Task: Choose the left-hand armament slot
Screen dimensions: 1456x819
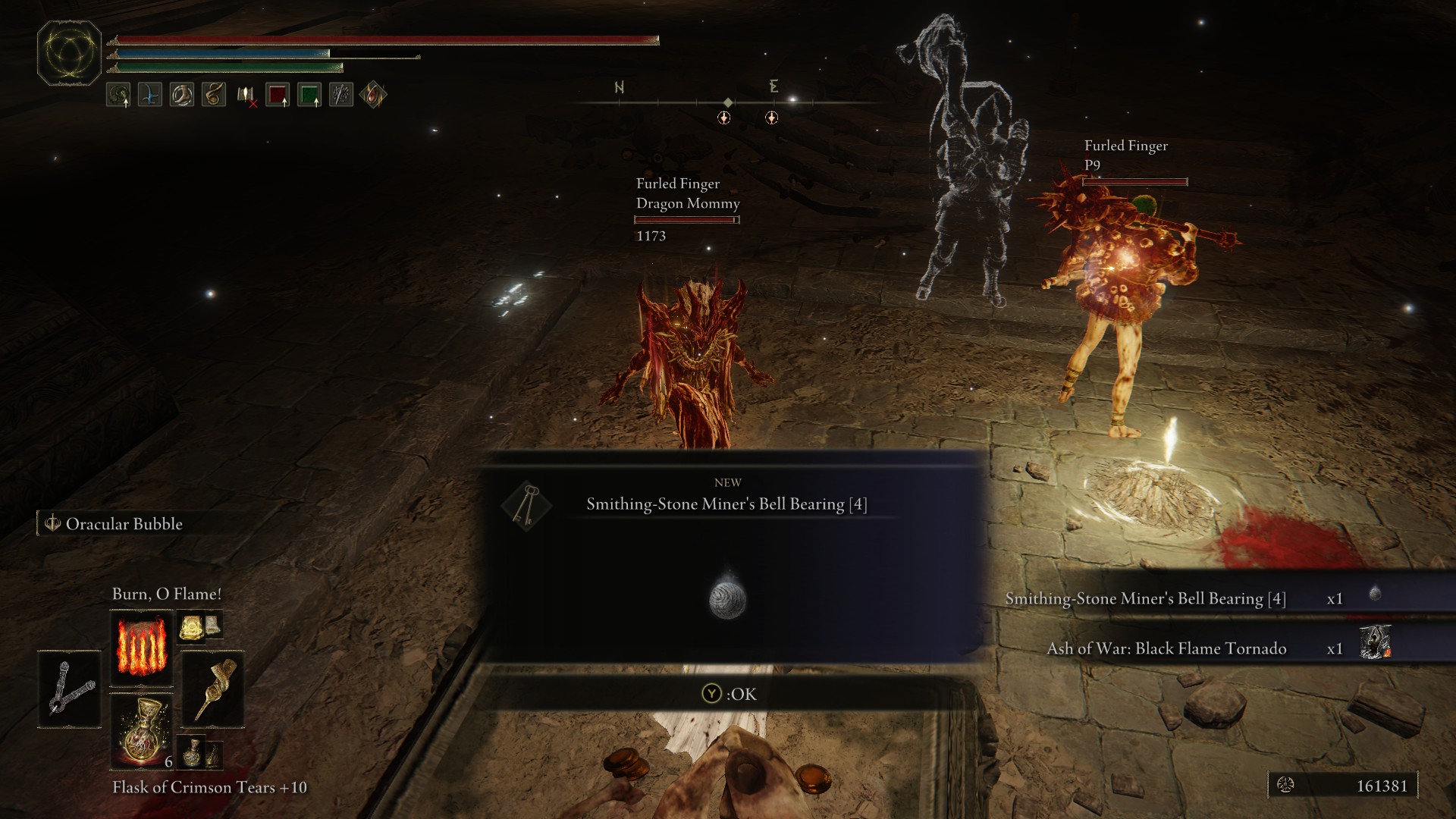Action: click(70, 689)
